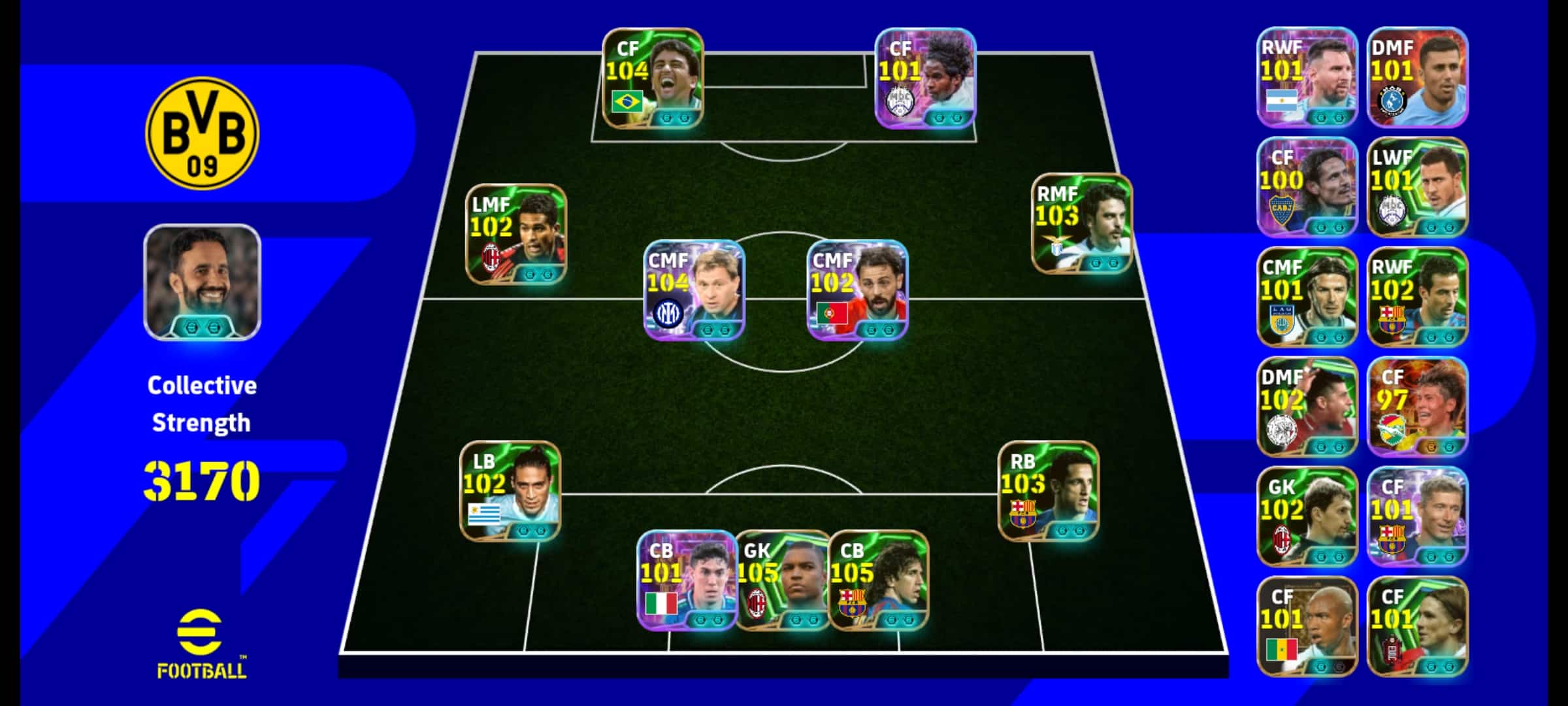Image resolution: width=1568 pixels, height=706 pixels.
Task: Select the CMF 102 Portugal player card
Action: [857, 290]
